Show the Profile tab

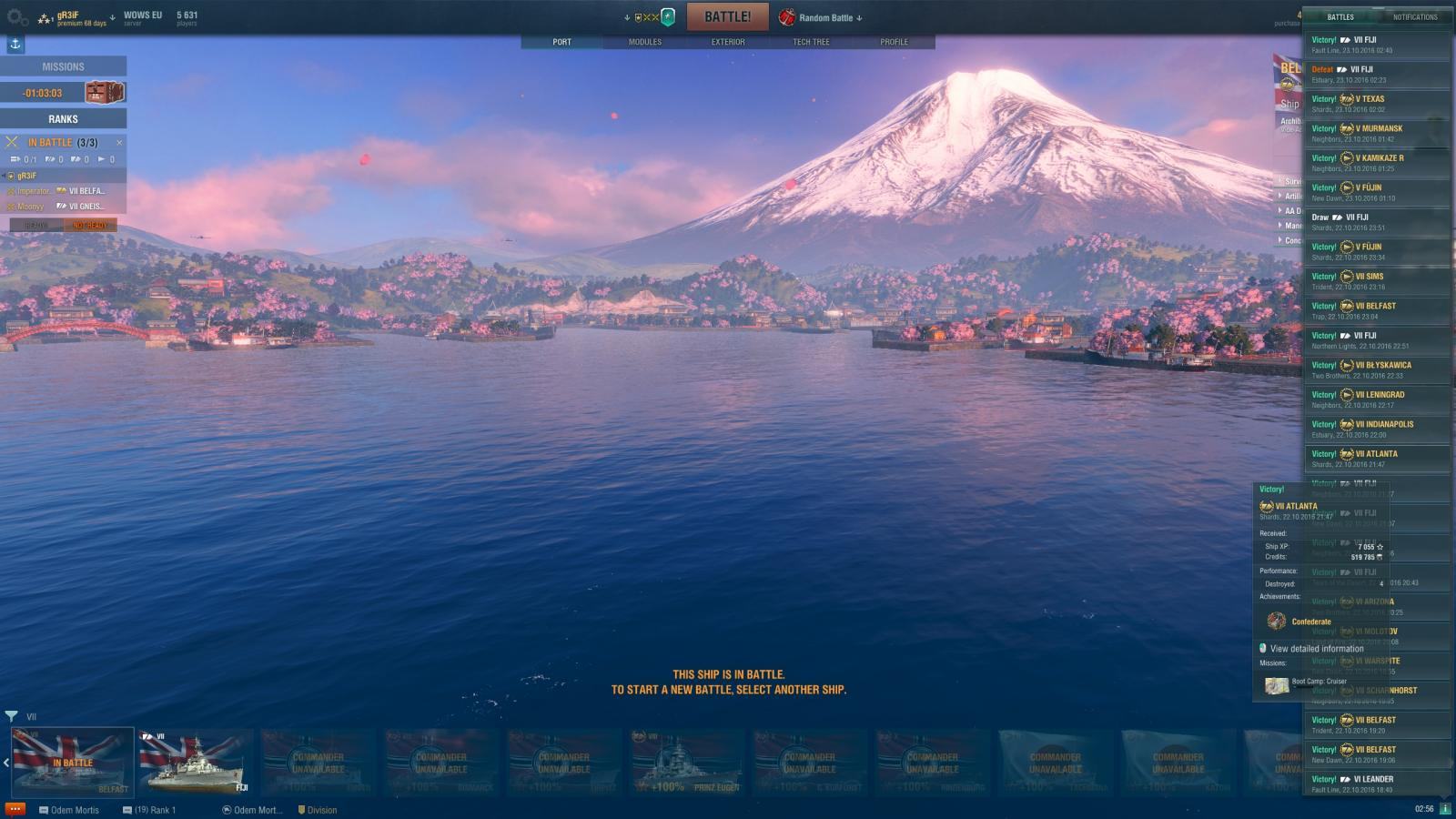coord(894,42)
